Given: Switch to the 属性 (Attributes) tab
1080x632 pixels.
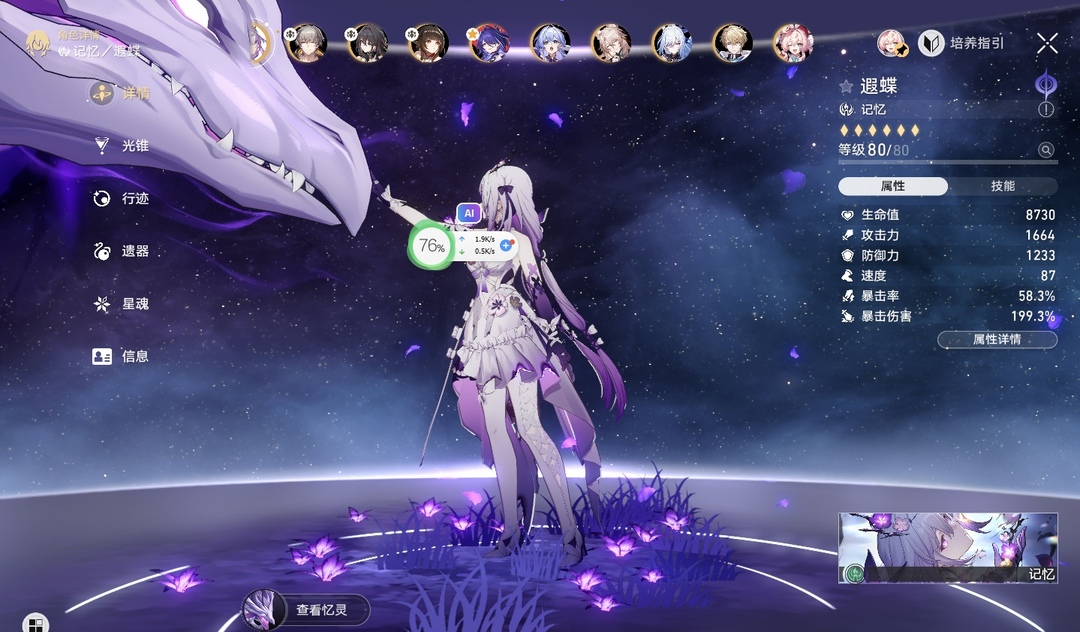Looking at the screenshot, I should [893, 186].
